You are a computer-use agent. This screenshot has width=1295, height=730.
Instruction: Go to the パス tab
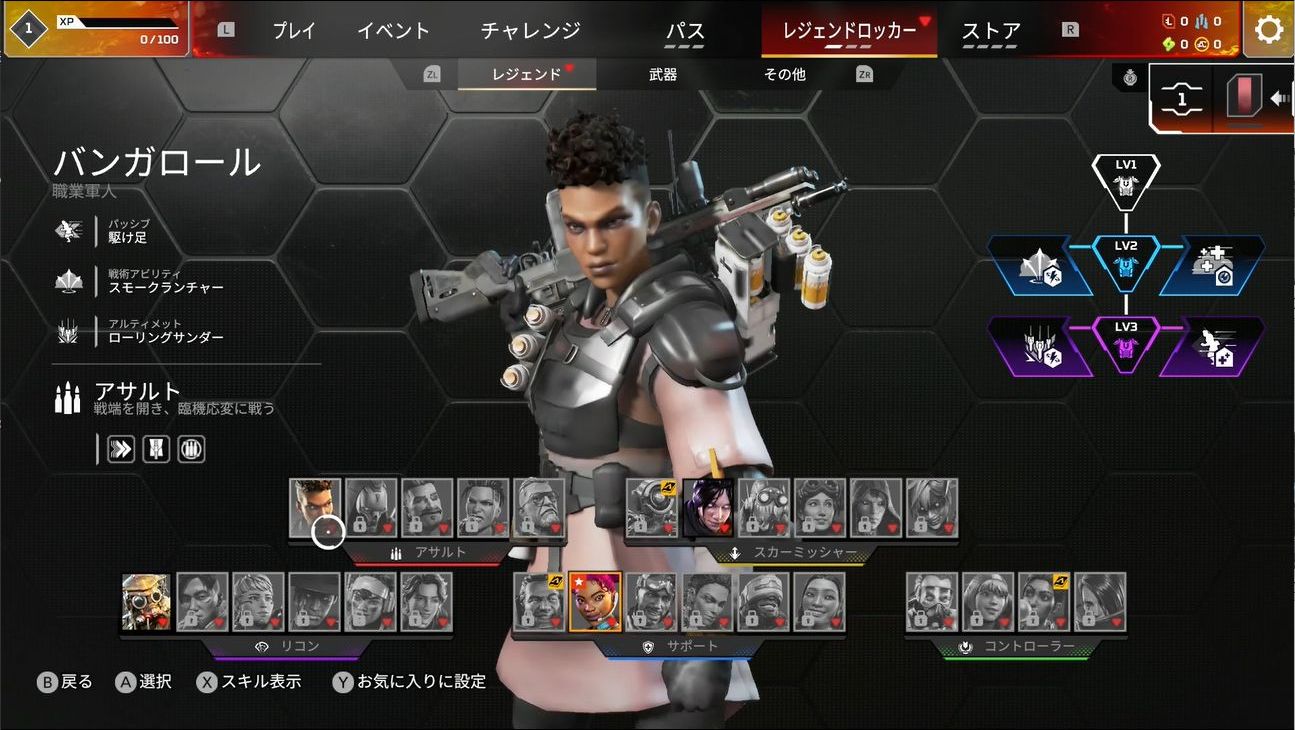click(x=684, y=30)
